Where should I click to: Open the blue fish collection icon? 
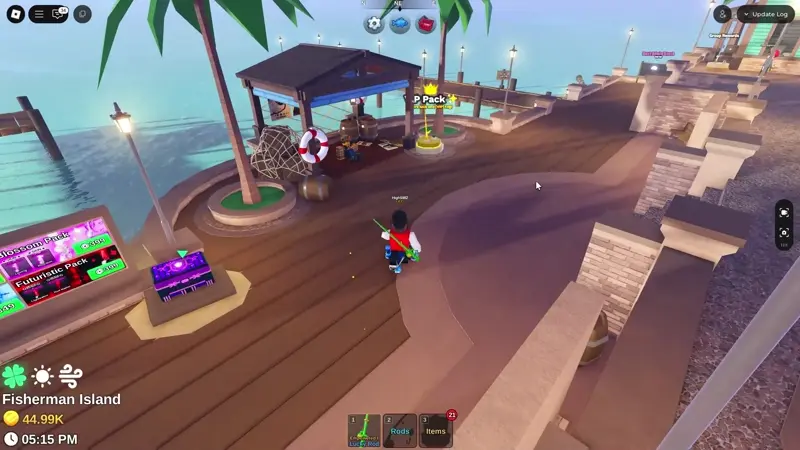[400, 23]
